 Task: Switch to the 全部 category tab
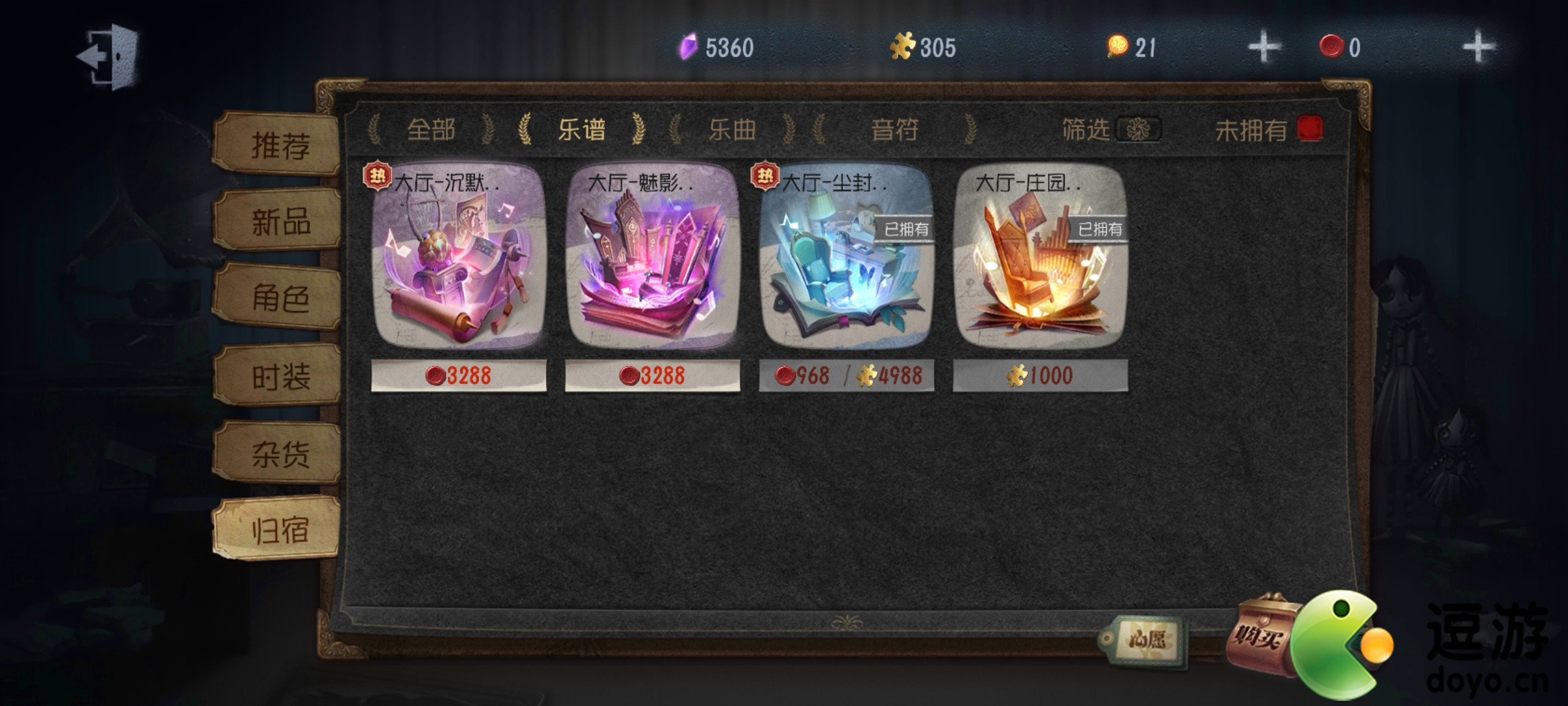click(x=432, y=129)
